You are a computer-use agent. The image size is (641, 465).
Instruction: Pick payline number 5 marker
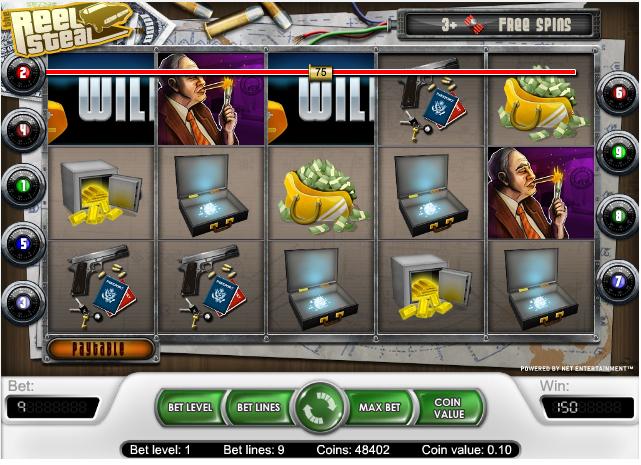click(x=23, y=242)
